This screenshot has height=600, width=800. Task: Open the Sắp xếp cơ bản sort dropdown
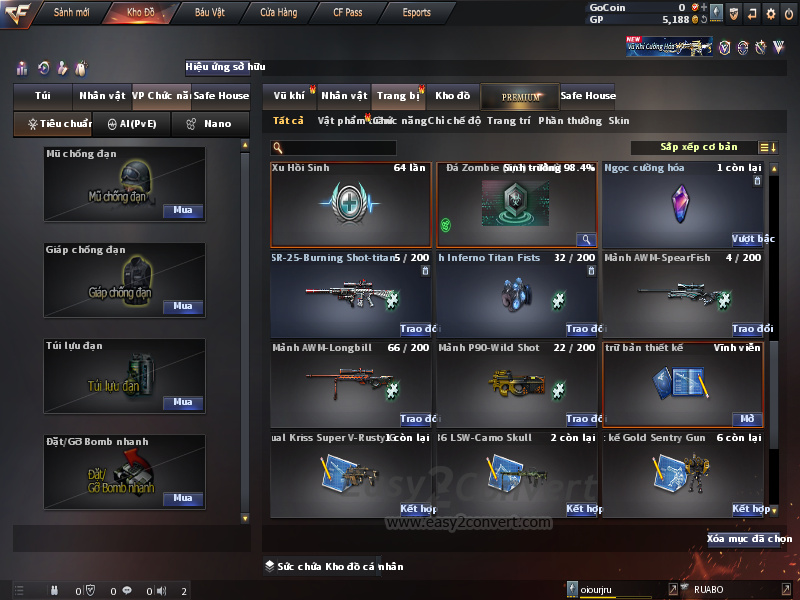[699, 147]
